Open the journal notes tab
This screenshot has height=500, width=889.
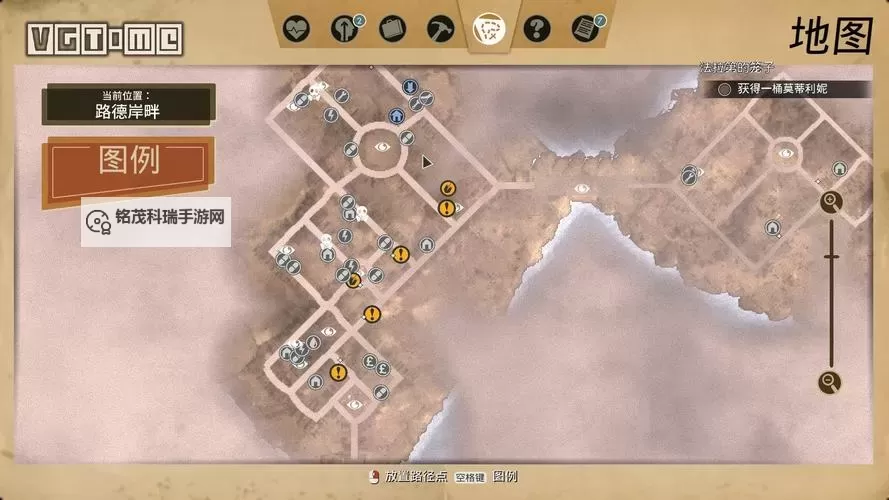click(x=584, y=27)
